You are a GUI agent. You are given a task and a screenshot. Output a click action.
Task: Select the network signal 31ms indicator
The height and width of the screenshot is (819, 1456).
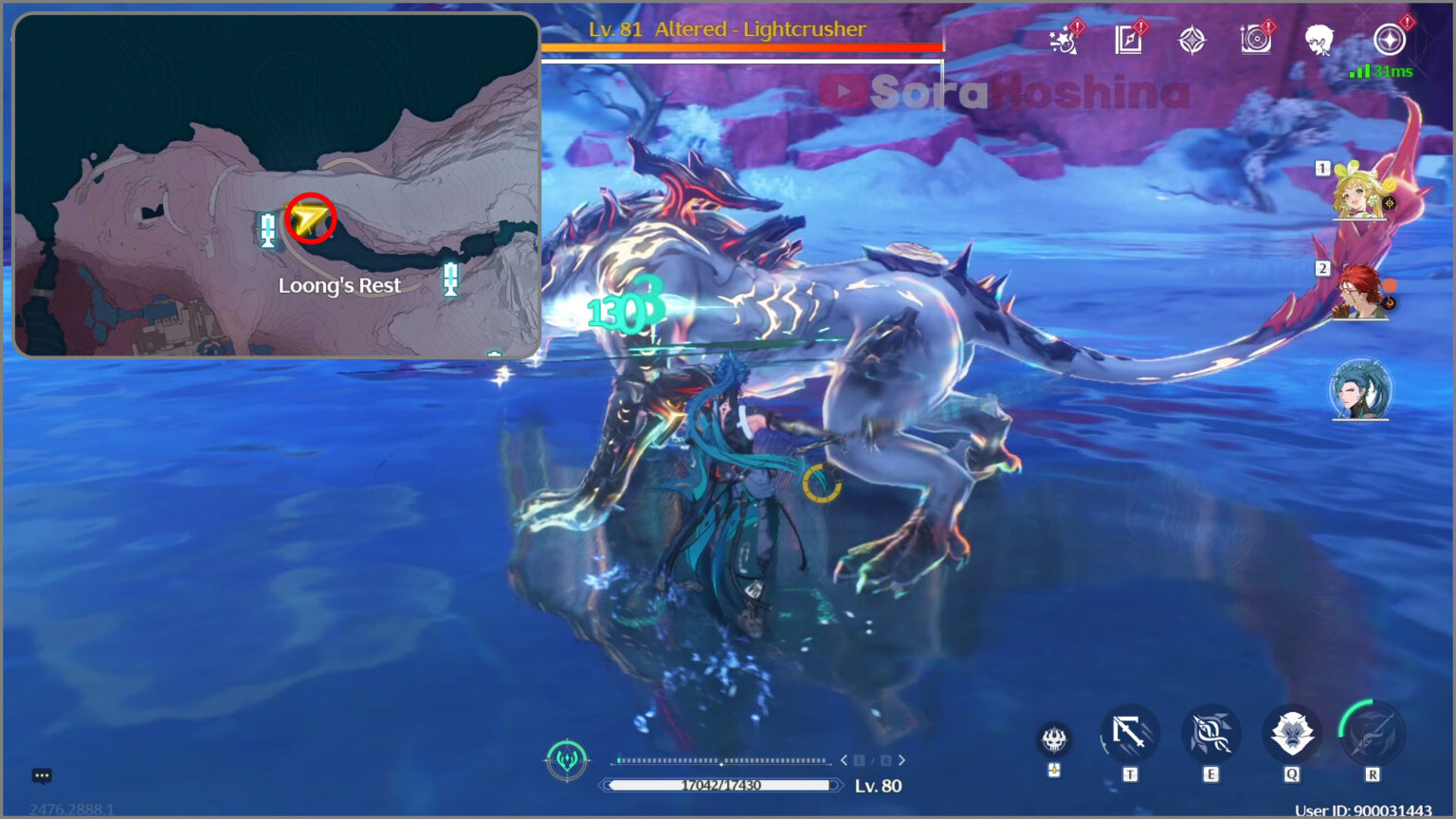1379,70
